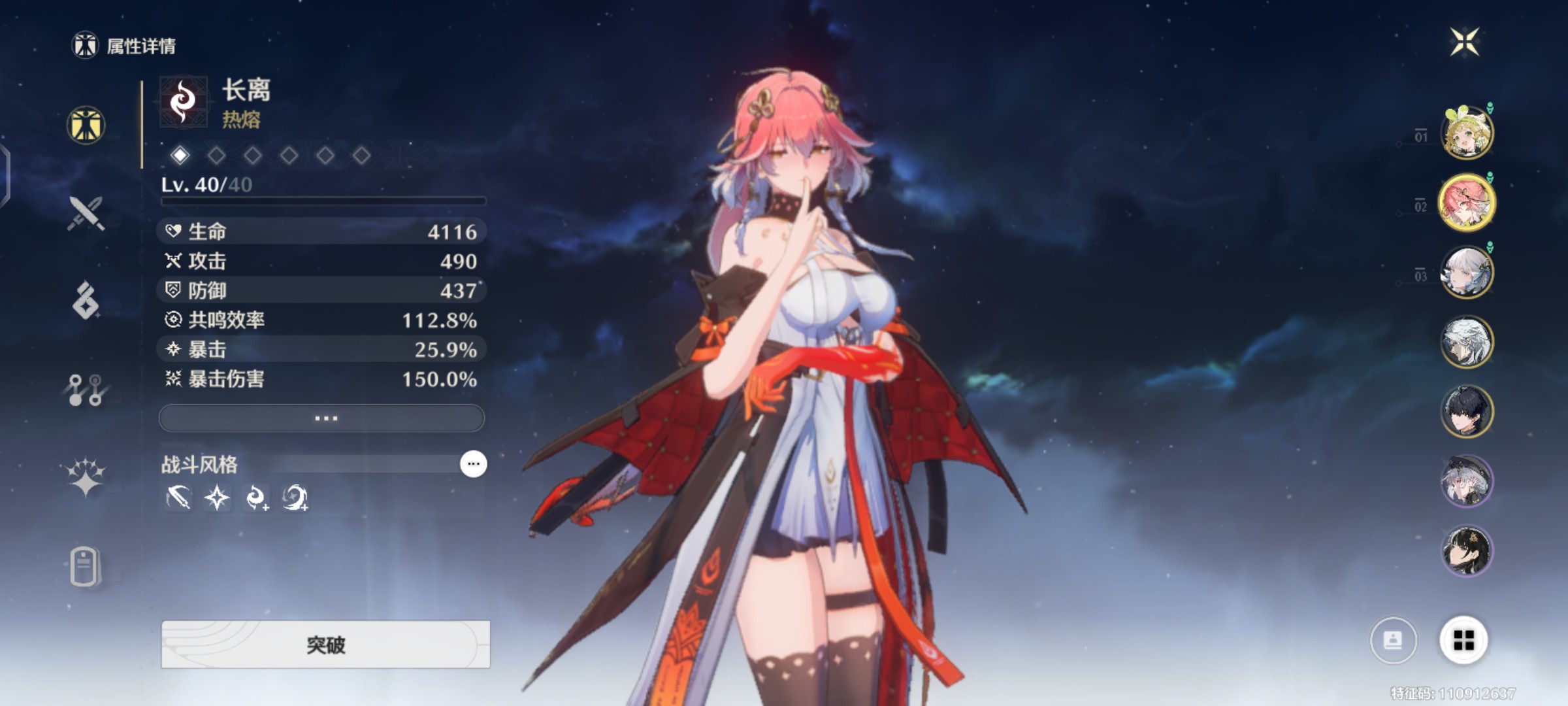This screenshot has height=706, width=1568.
Task: Expand the full attribute list with the ellipsis bar
Action: pyautogui.click(x=322, y=418)
